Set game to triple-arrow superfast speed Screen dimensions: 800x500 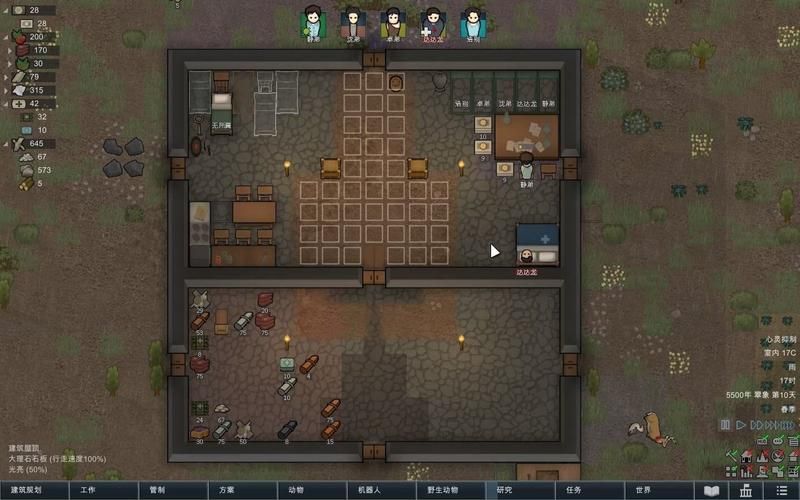pyautogui.click(x=773, y=425)
